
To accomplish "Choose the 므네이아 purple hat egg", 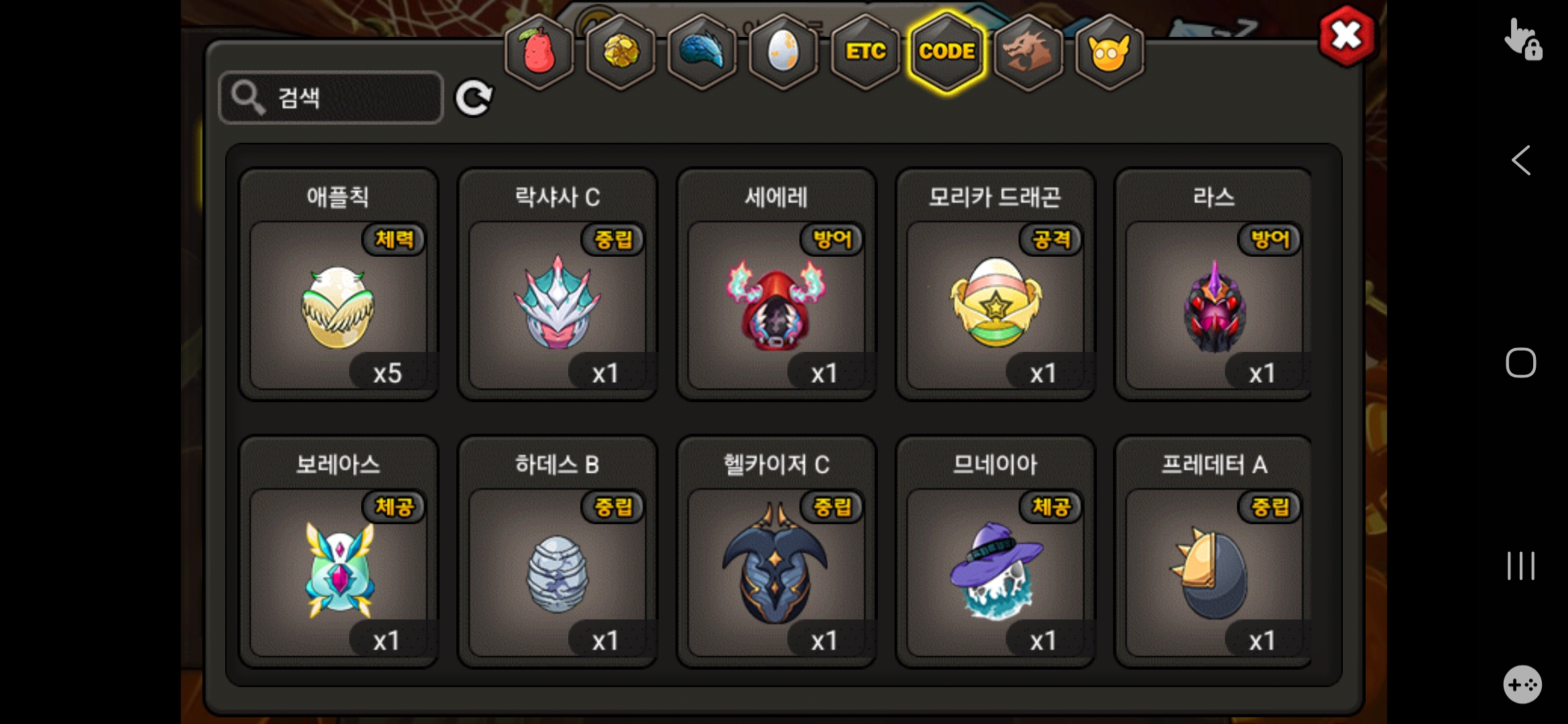I will pos(995,572).
